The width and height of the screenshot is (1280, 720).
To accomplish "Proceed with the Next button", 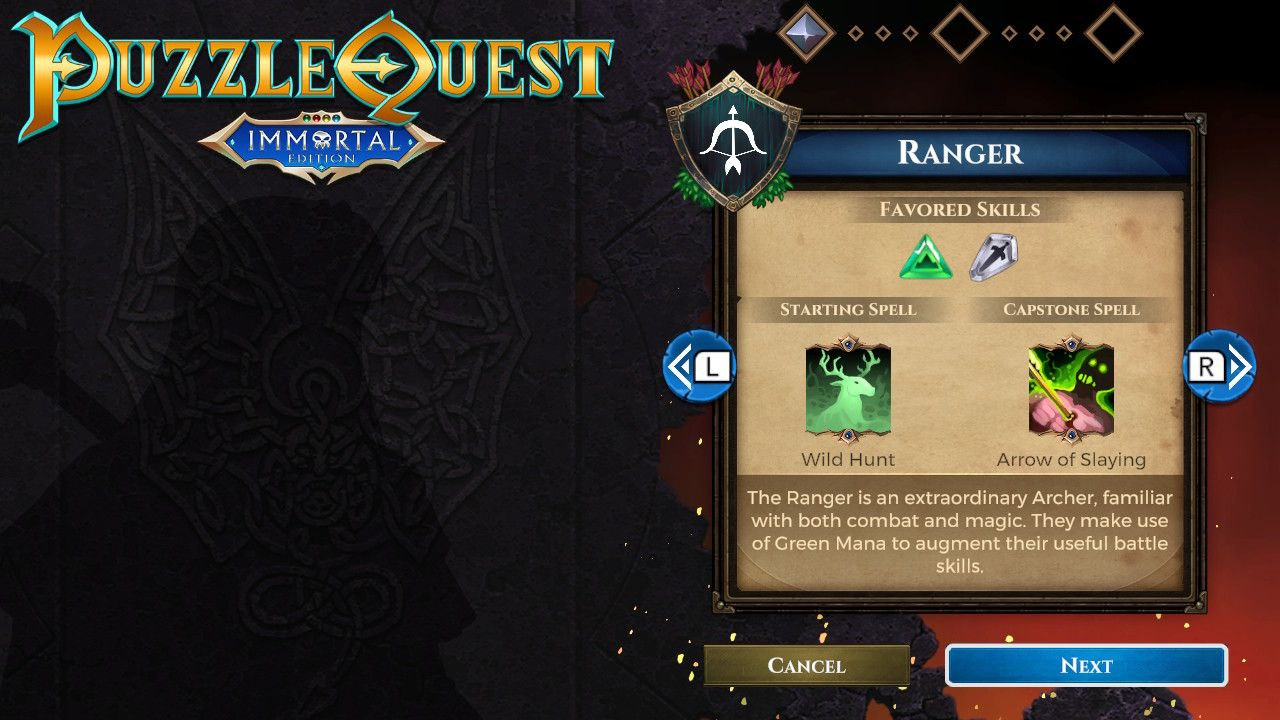I will point(1086,666).
